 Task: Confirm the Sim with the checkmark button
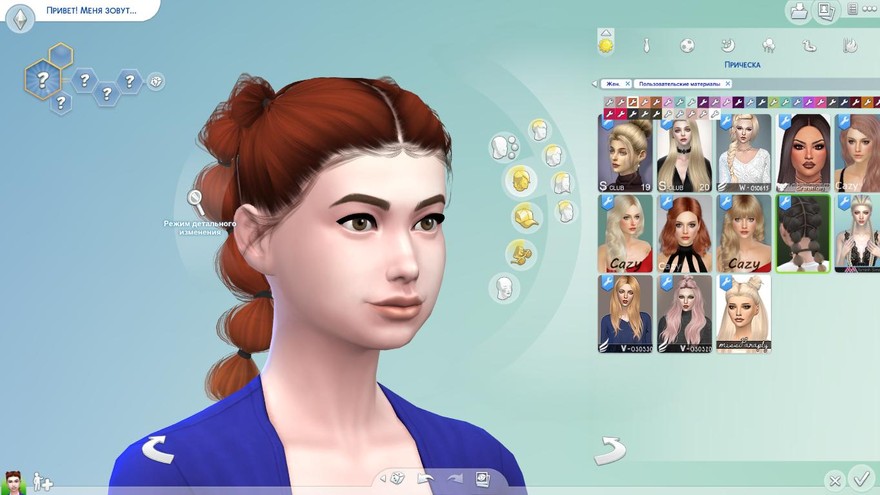coord(860,478)
